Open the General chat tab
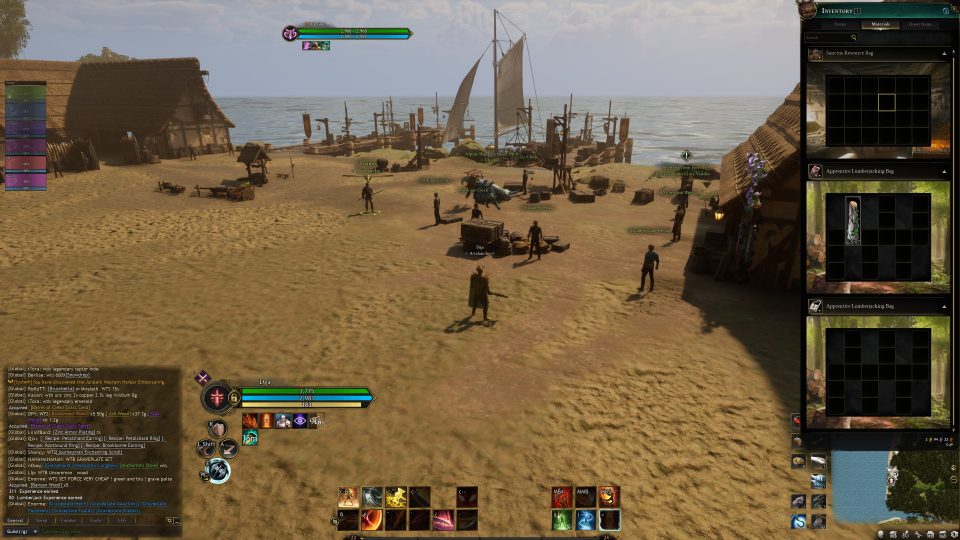The width and height of the screenshot is (960, 540). coord(15,520)
